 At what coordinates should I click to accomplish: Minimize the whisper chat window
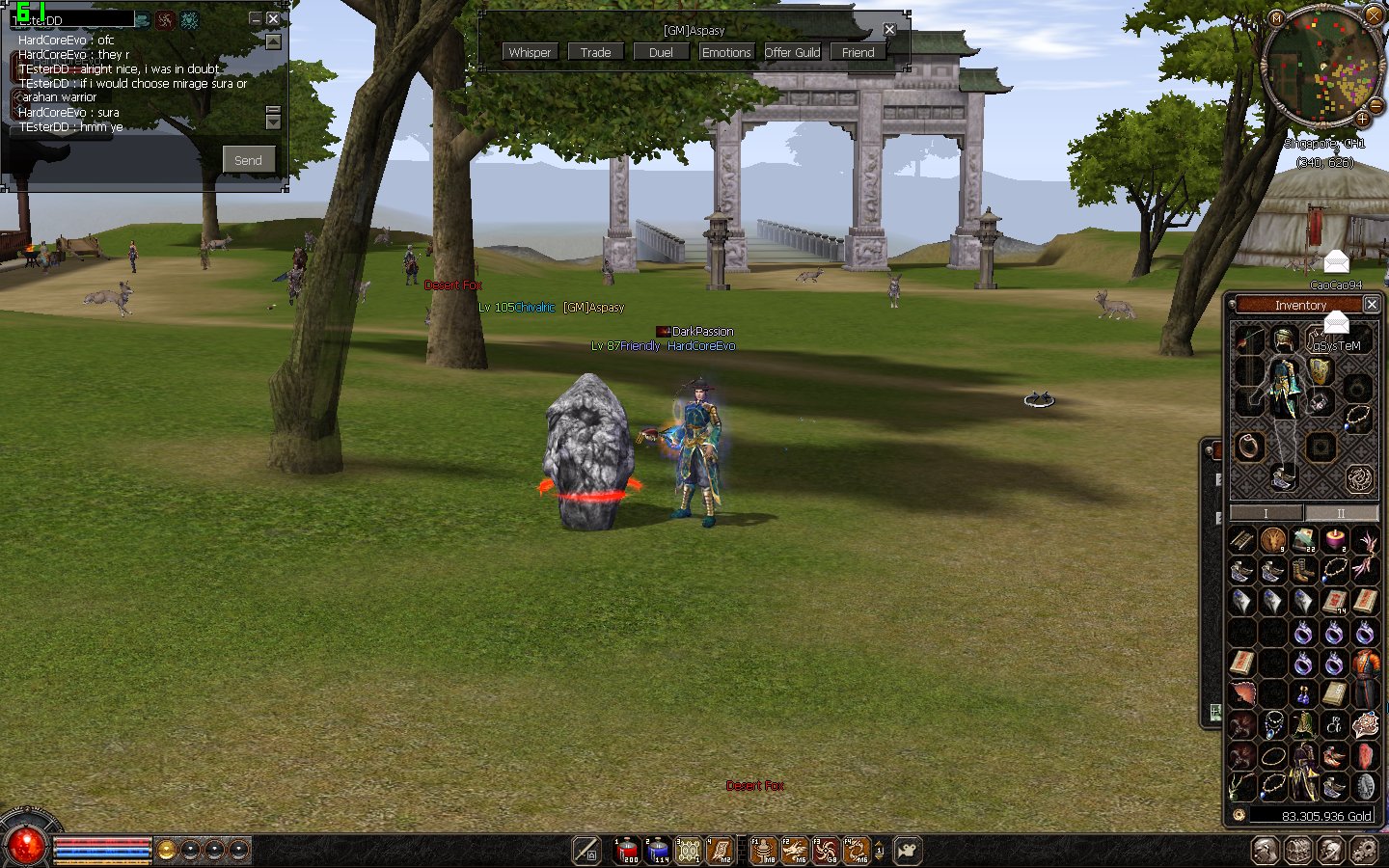256,18
